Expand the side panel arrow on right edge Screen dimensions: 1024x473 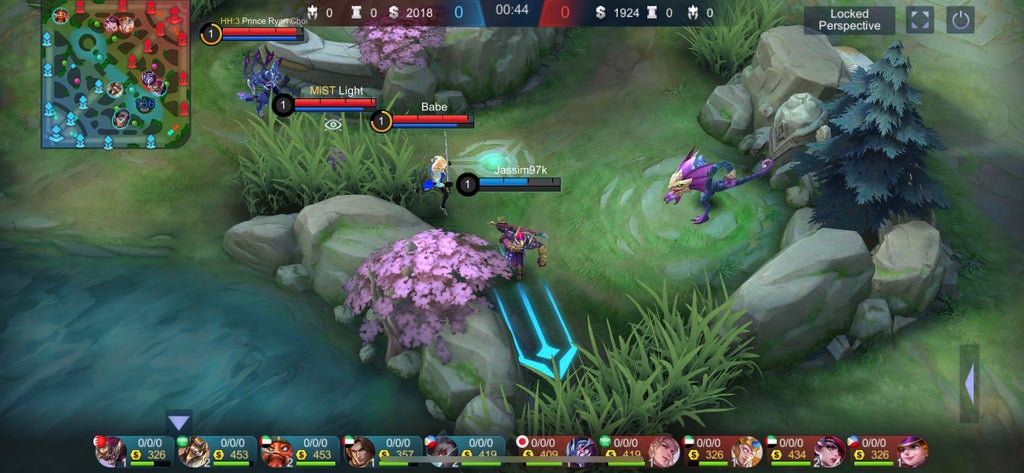(x=969, y=383)
